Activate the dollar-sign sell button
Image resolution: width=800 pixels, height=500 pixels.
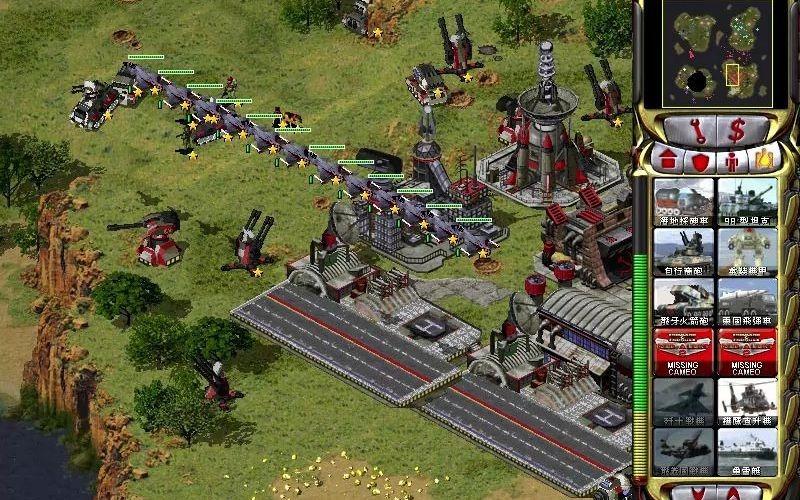click(739, 129)
